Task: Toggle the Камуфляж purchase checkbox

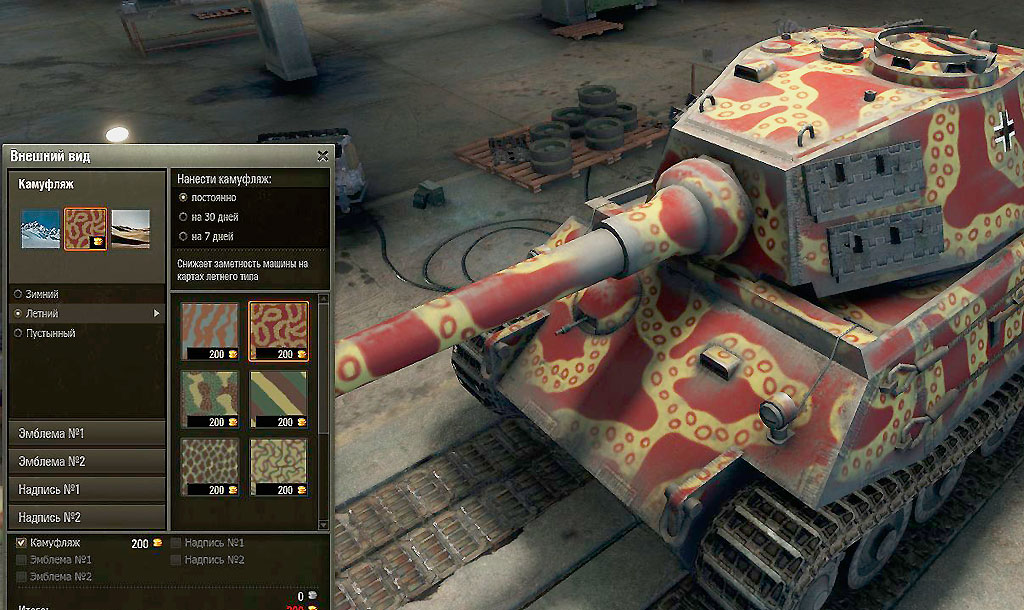Action: [x=22, y=543]
